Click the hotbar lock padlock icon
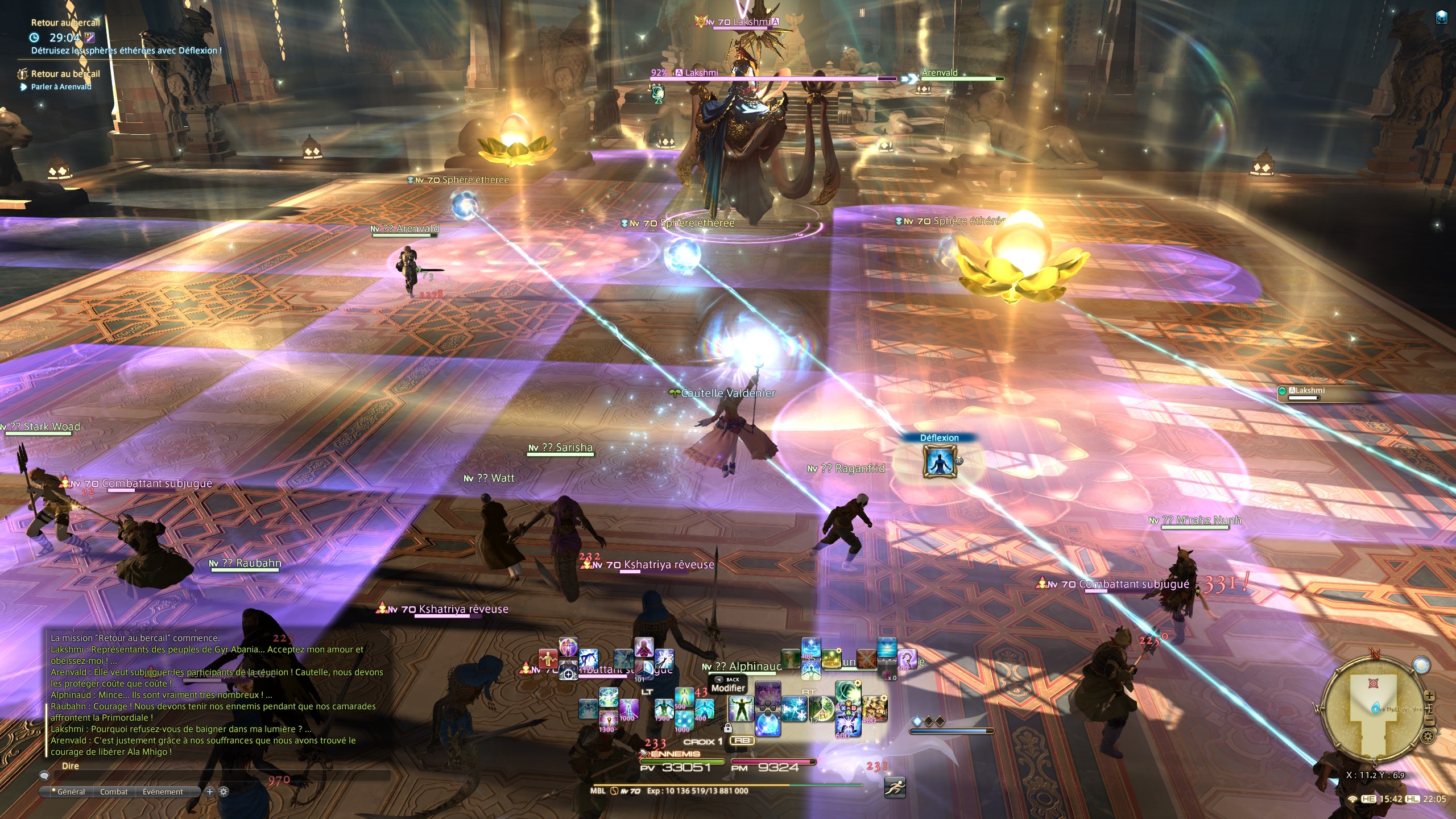Screen dimensions: 1456x819 click(x=727, y=728)
